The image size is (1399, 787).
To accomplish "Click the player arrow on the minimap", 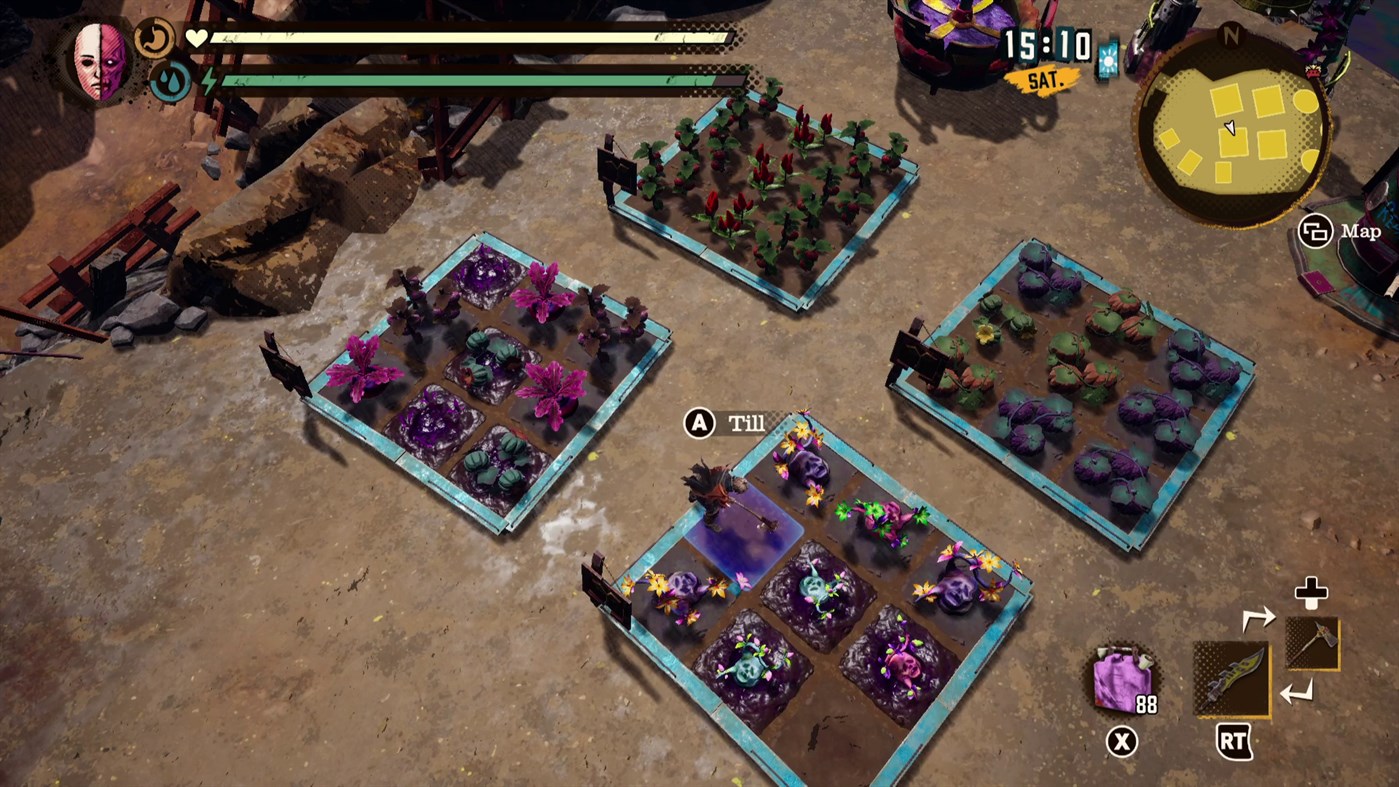I will pyautogui.click(x=1231, y=129).
